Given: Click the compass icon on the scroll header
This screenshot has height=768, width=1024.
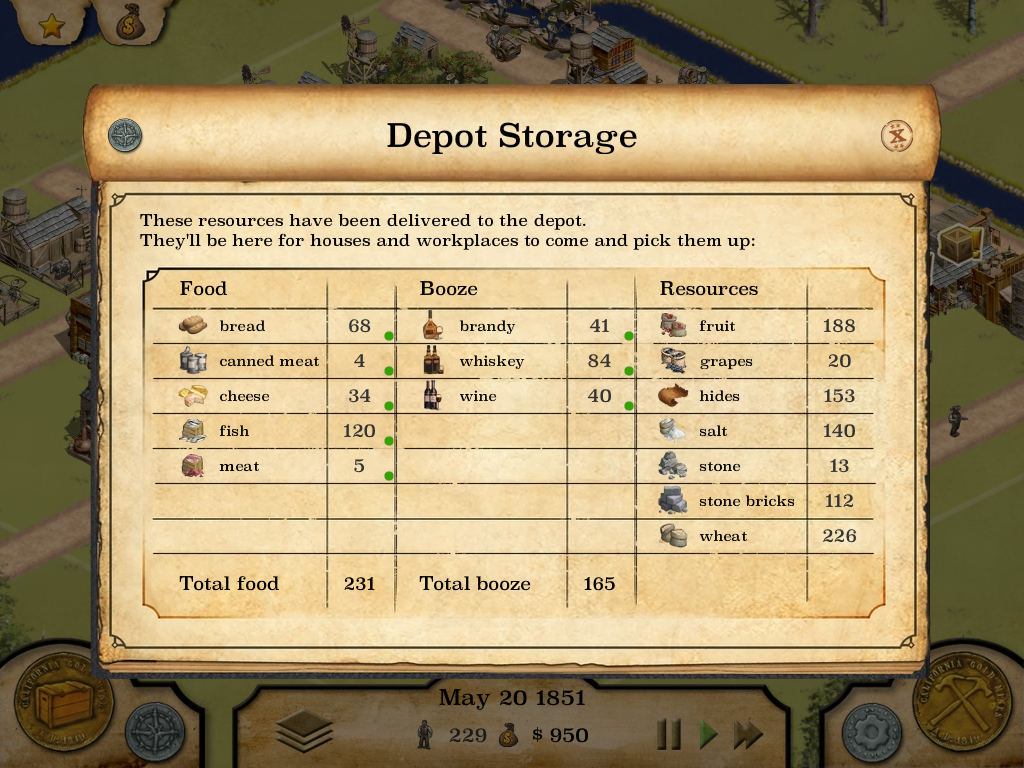Looking at the screenshot, I should 125,135.
